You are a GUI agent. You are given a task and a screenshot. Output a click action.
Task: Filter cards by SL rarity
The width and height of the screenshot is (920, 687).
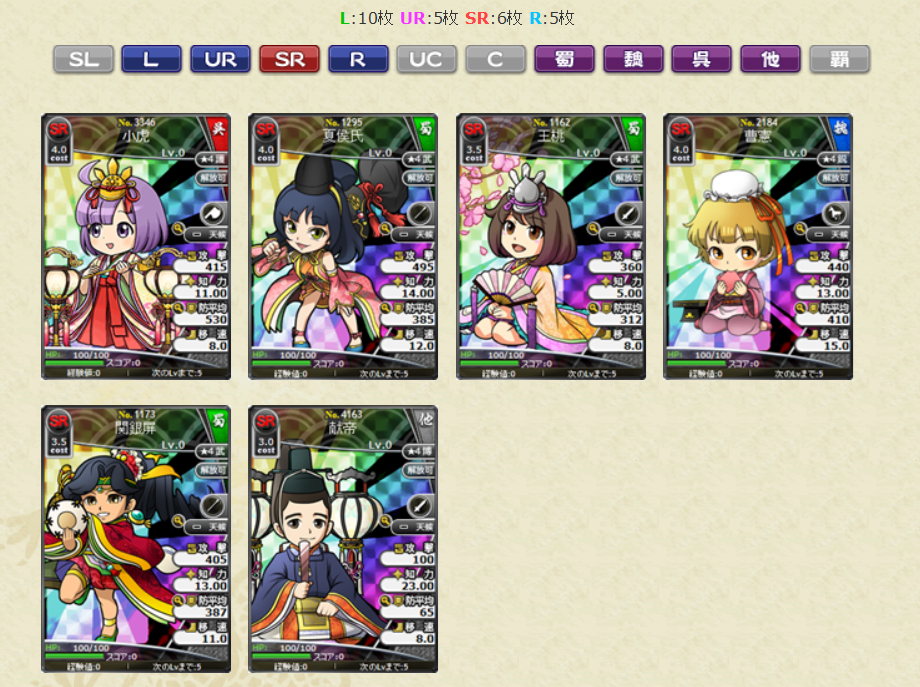[83, 59]
